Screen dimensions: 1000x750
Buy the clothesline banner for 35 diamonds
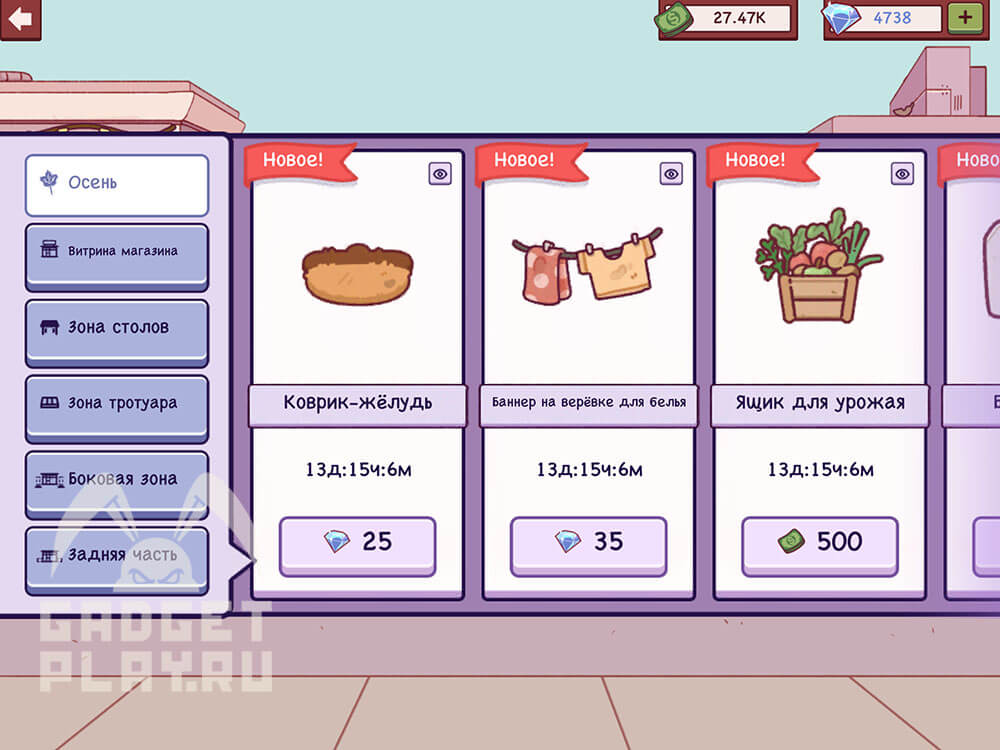[x=588, y=544]
